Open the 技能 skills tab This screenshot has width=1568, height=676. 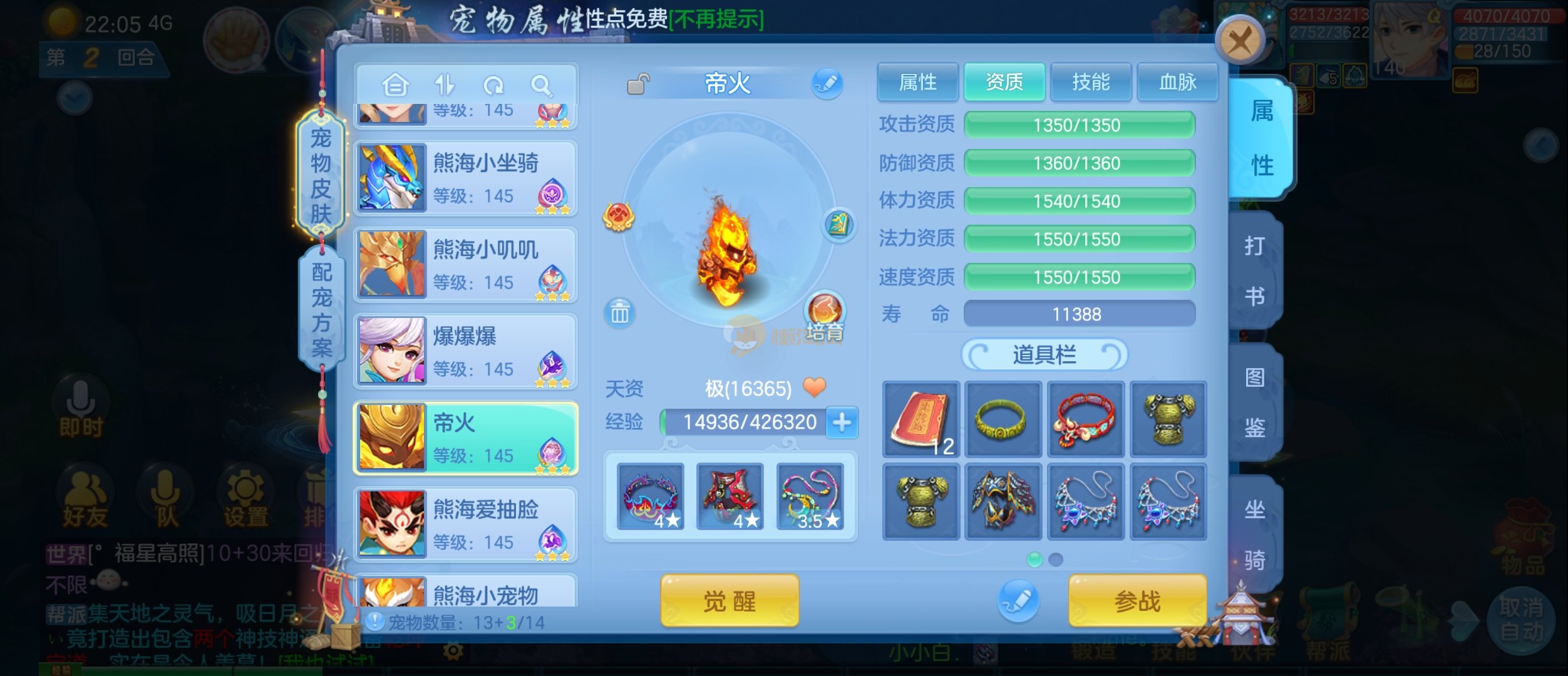click(x=1091, y=82)
